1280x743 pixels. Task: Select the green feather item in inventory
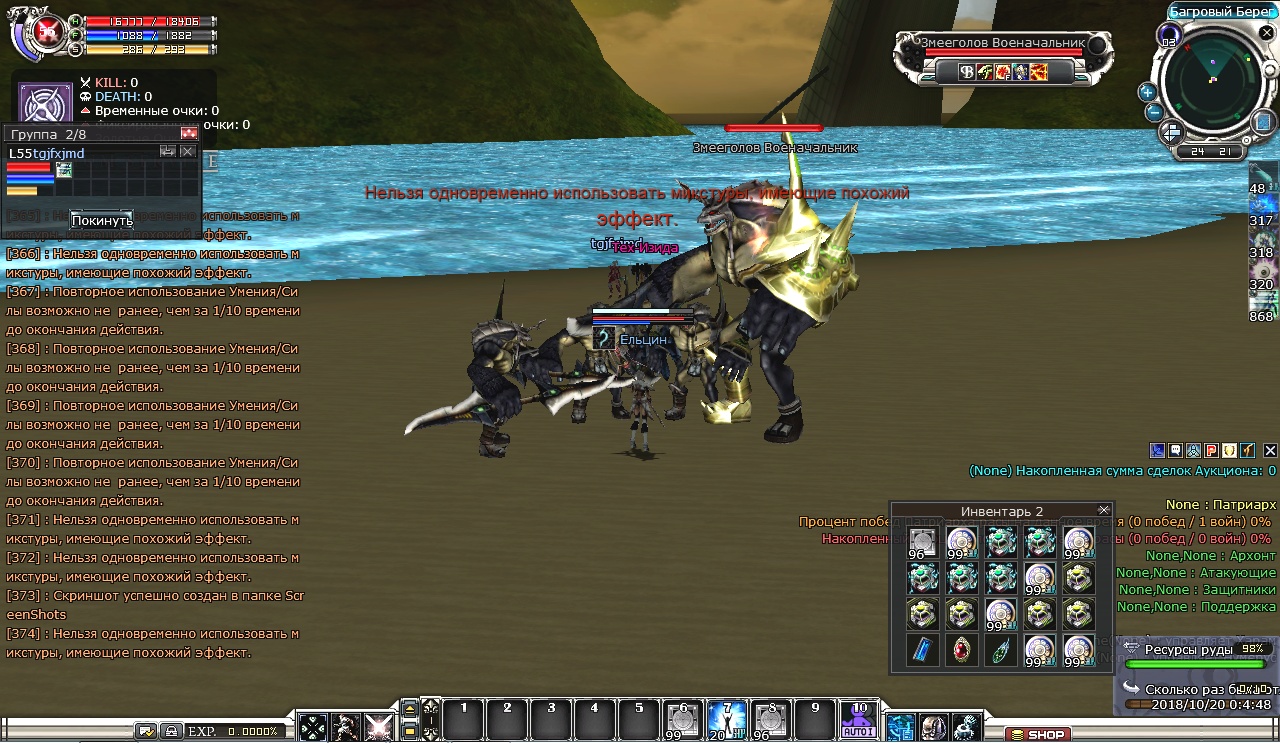[1001, 650]
